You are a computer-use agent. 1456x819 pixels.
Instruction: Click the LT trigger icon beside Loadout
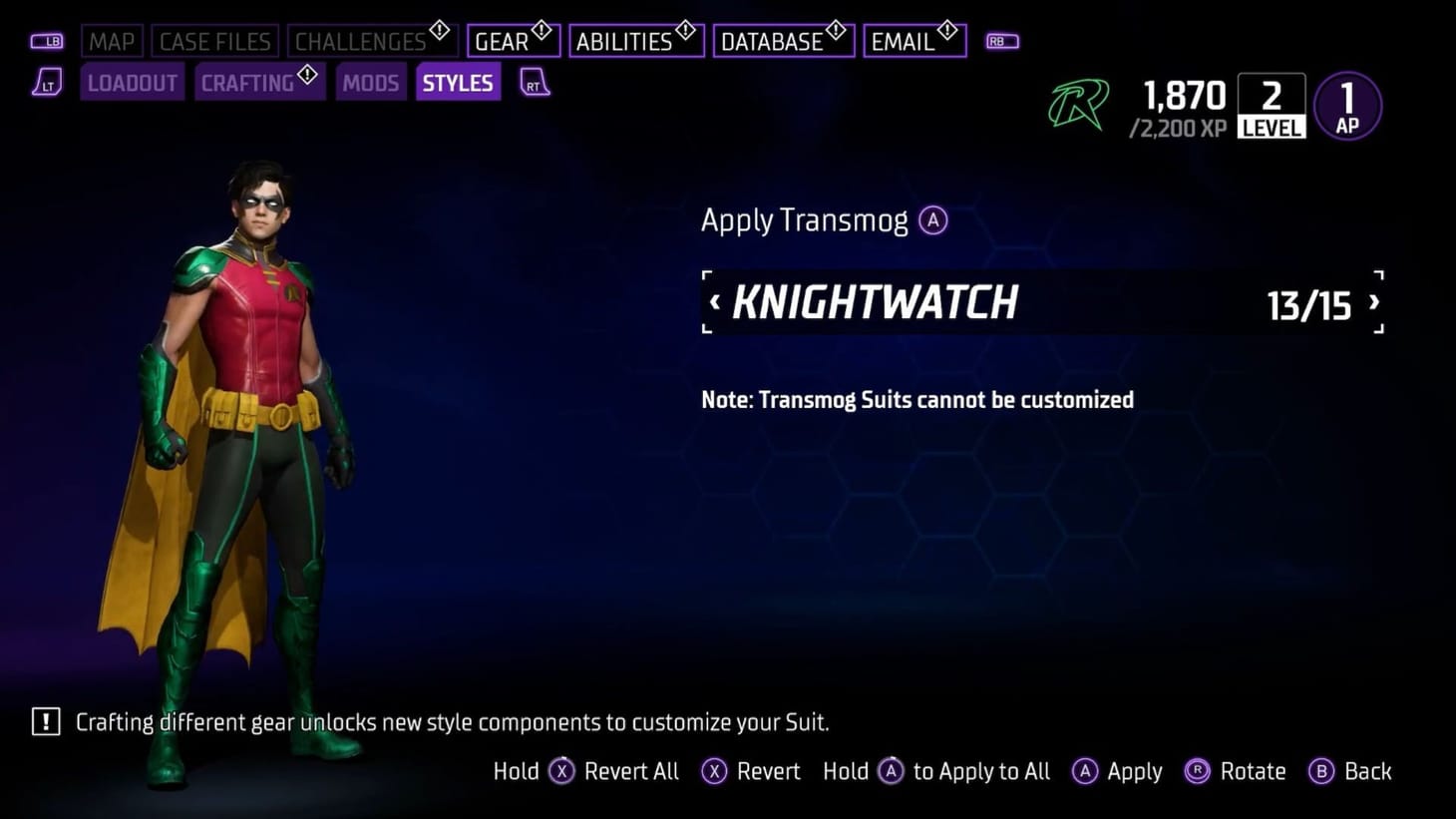coord(47,83)
